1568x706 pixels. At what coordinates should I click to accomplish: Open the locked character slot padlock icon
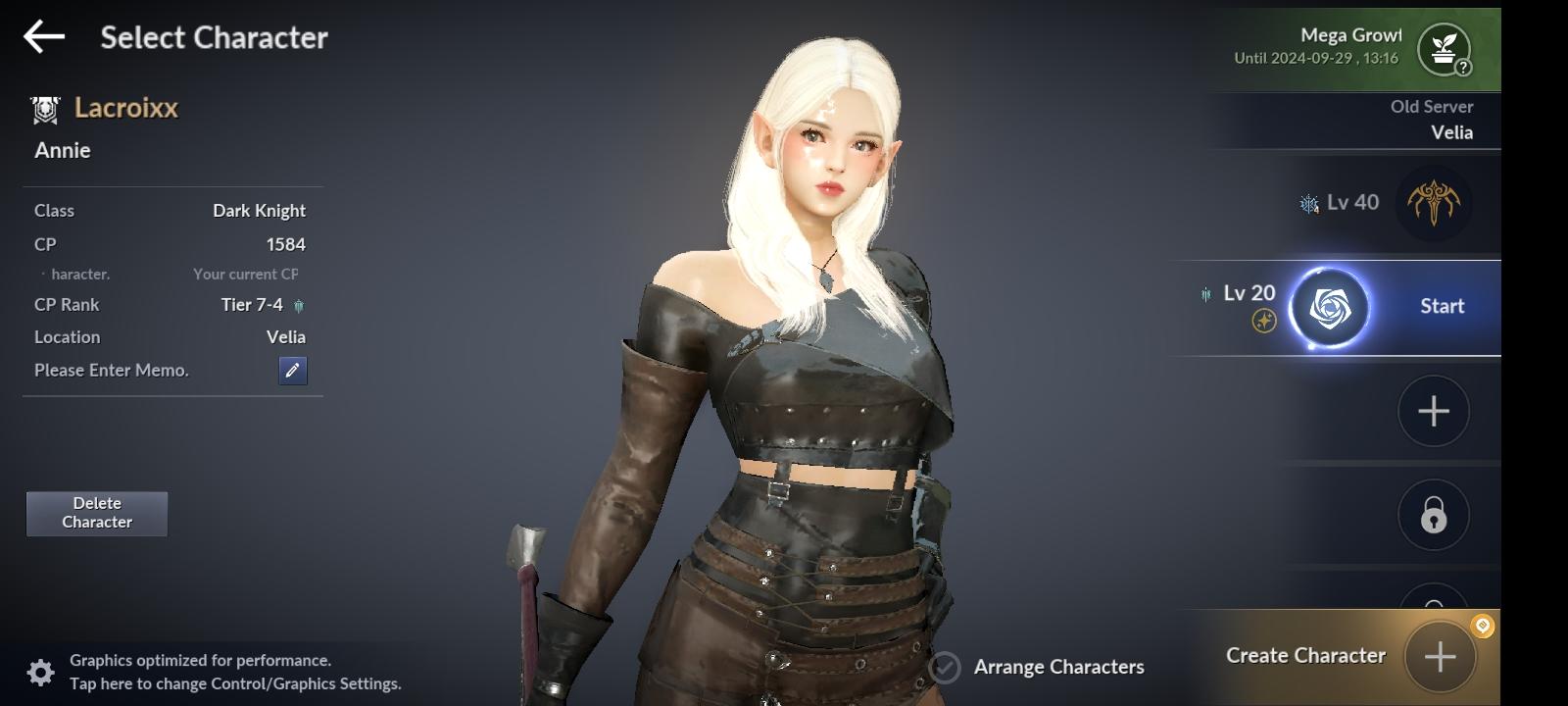(x=1433, y=514)
